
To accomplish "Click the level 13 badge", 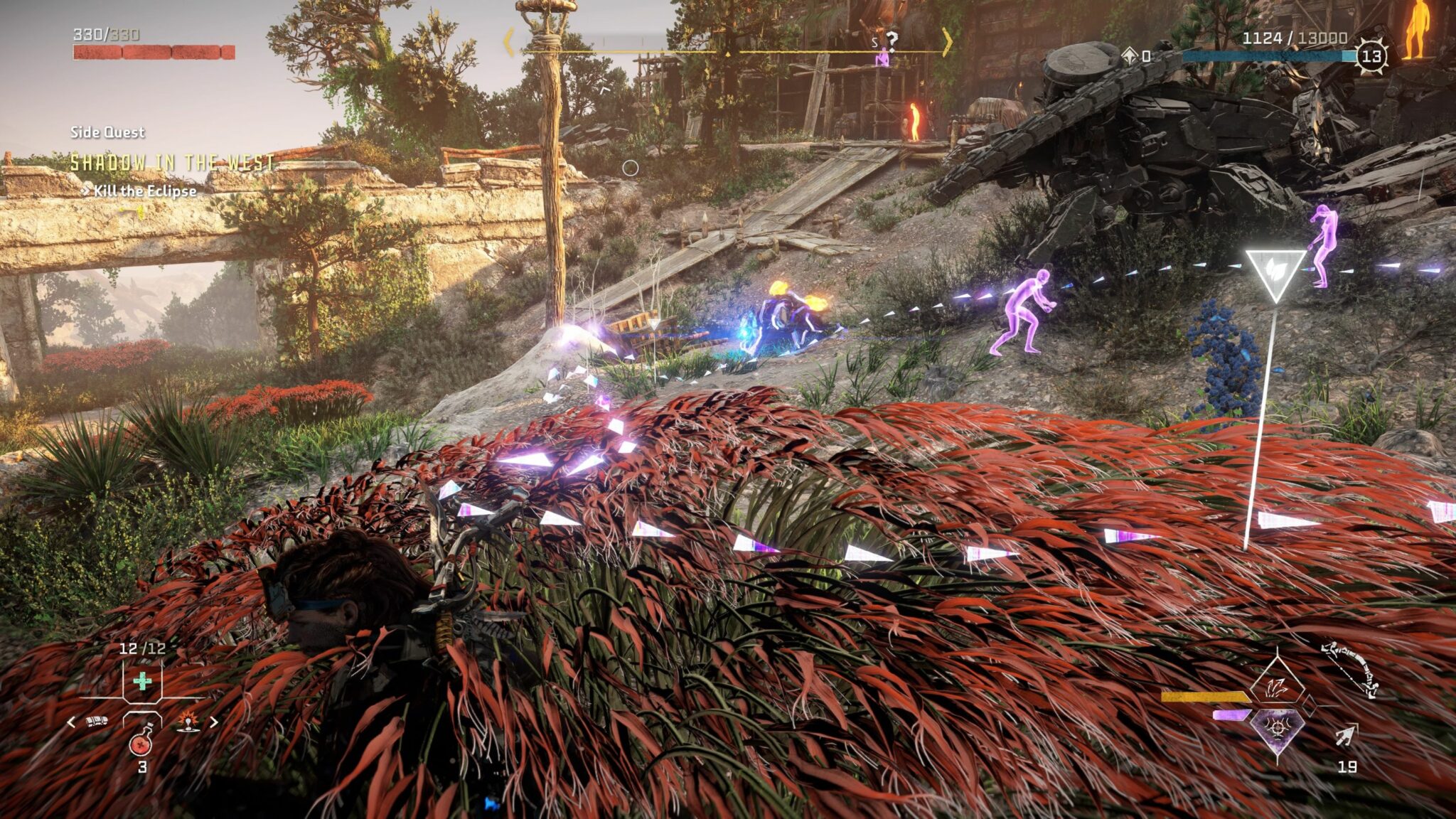I will coord(1371,56).
